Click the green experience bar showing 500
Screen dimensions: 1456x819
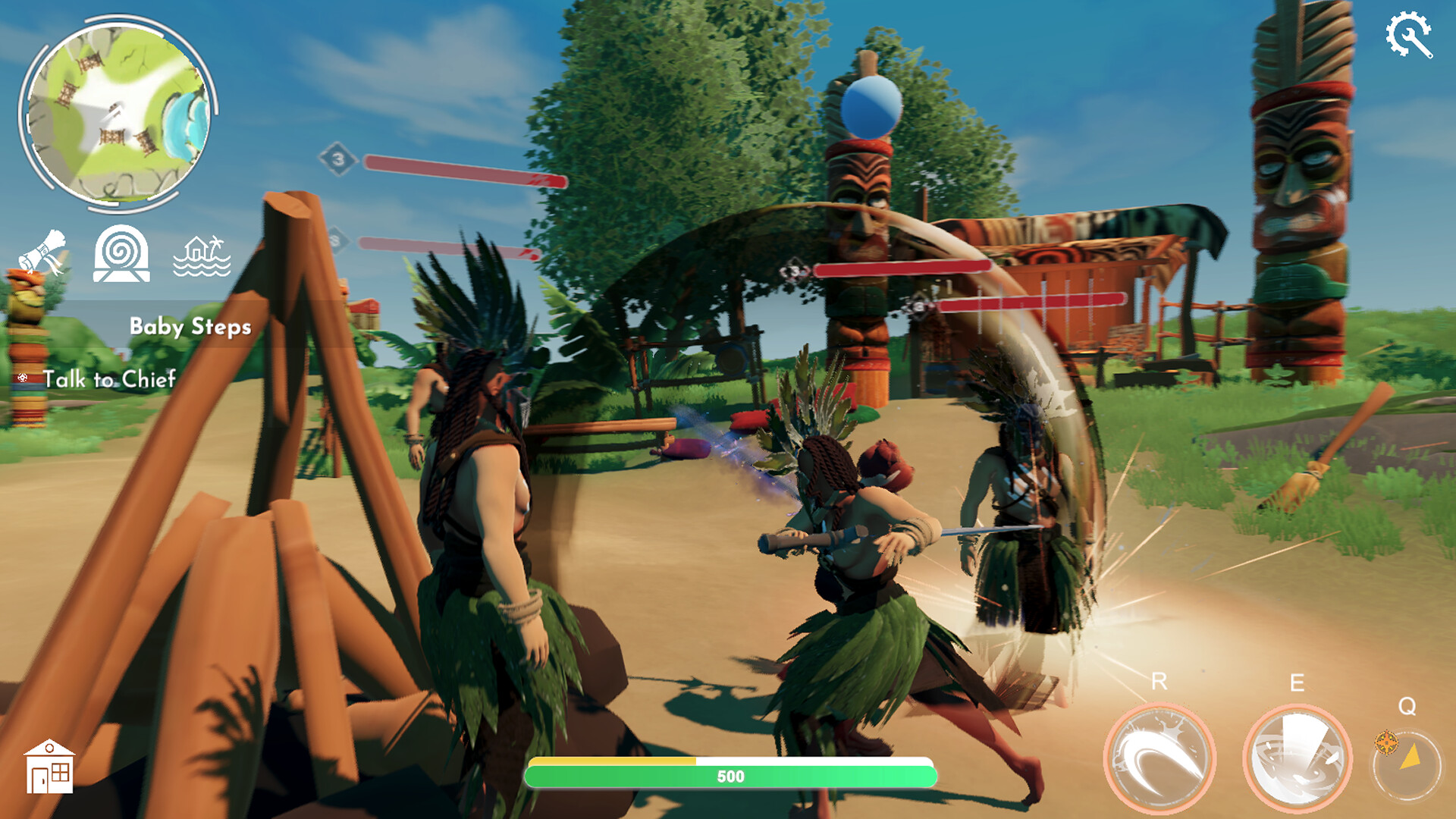coord(730,776)
